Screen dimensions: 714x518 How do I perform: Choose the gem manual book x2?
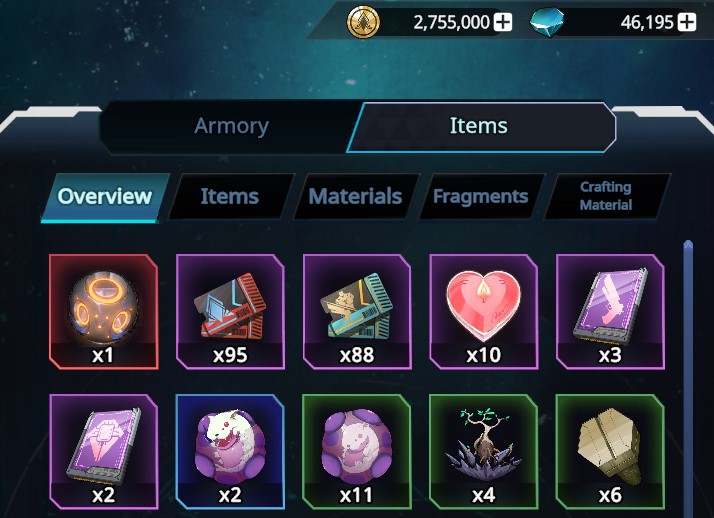click(104, 451)
